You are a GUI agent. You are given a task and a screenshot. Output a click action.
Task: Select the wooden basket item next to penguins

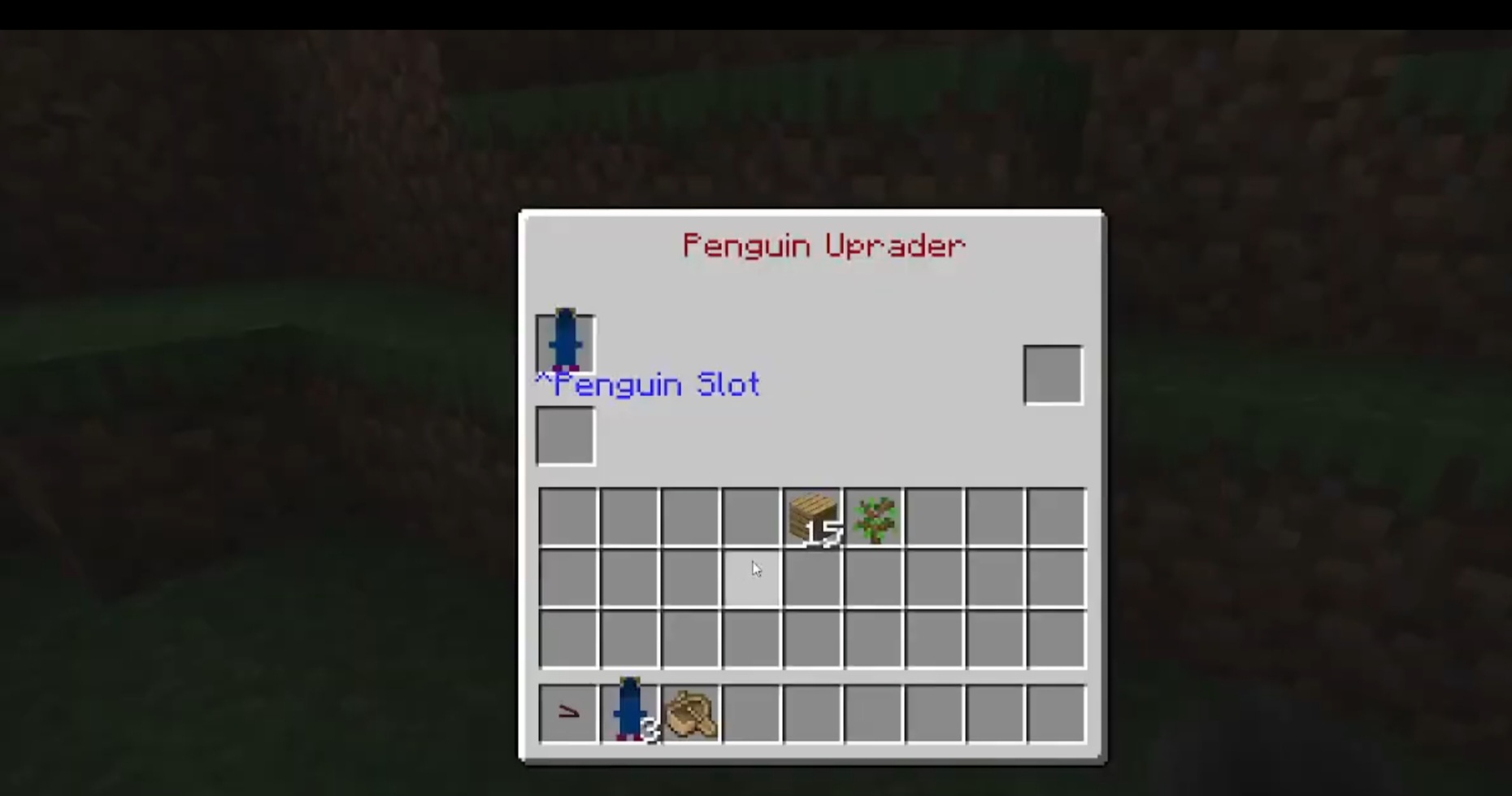[690, 713]
